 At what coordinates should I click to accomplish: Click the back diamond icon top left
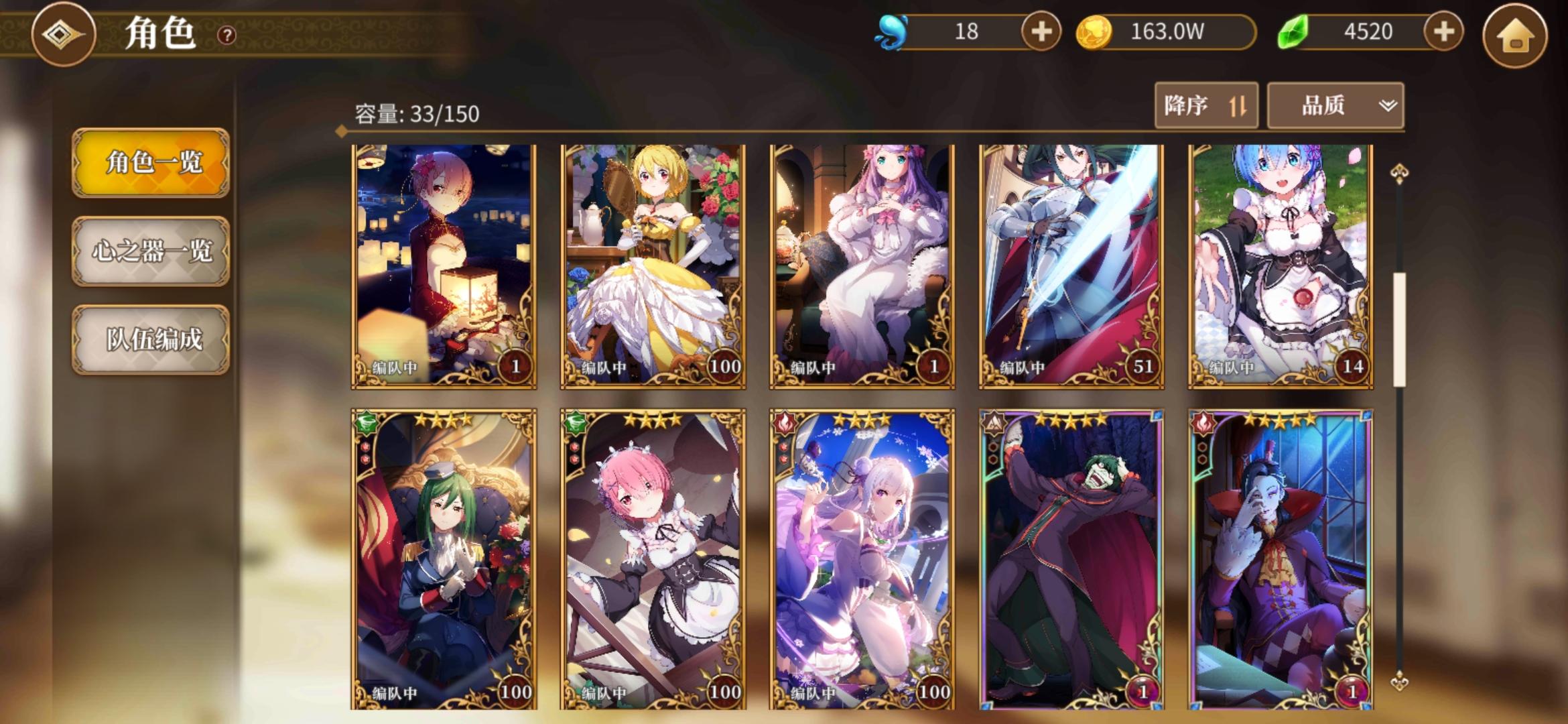click(x=62, y=33)
